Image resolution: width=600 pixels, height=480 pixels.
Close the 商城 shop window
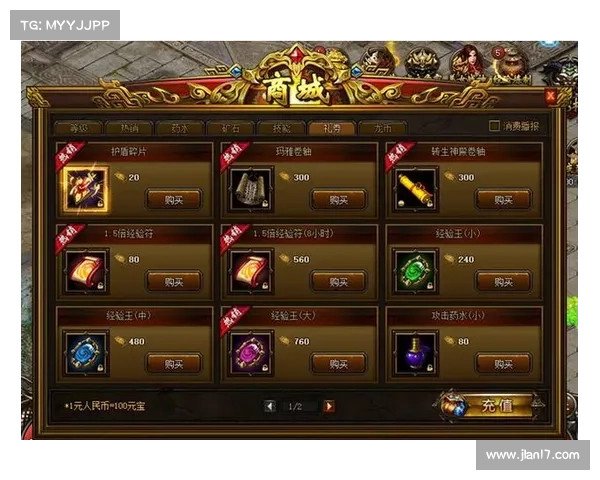[x=550, y=96]
